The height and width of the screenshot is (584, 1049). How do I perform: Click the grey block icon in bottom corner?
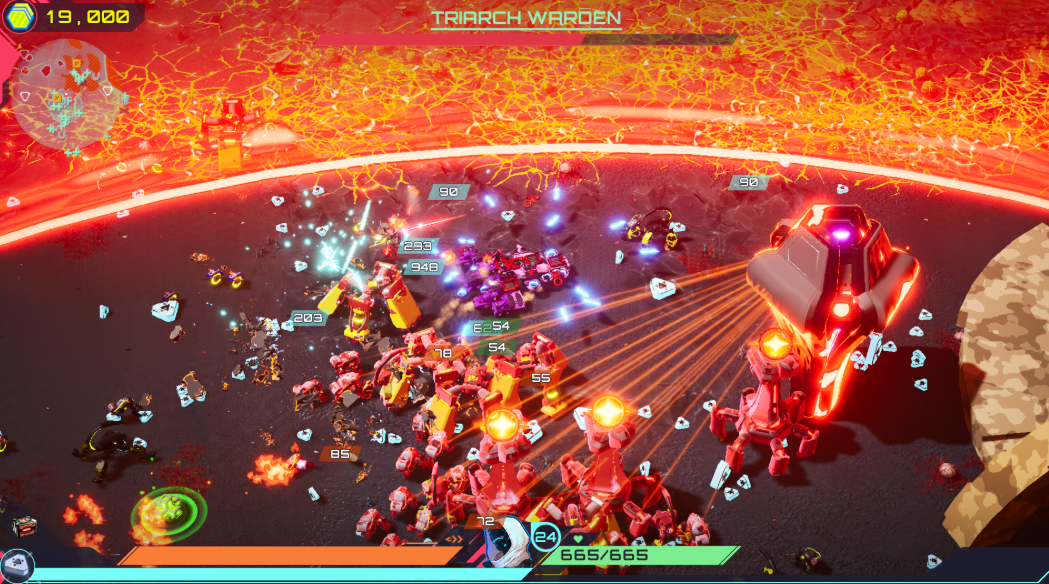click(17, 564)
